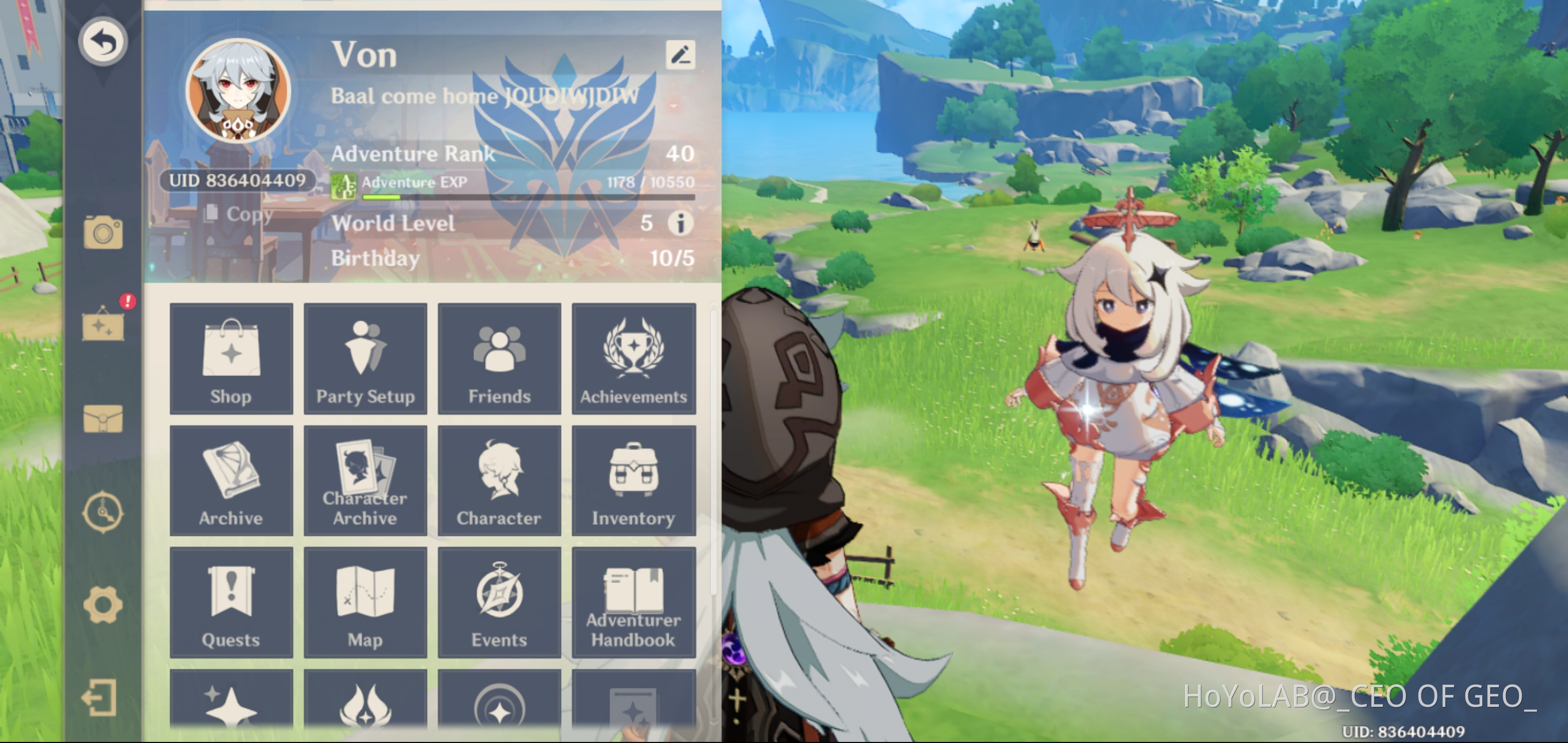
Task: Open the Map screen
Action: 365,603
